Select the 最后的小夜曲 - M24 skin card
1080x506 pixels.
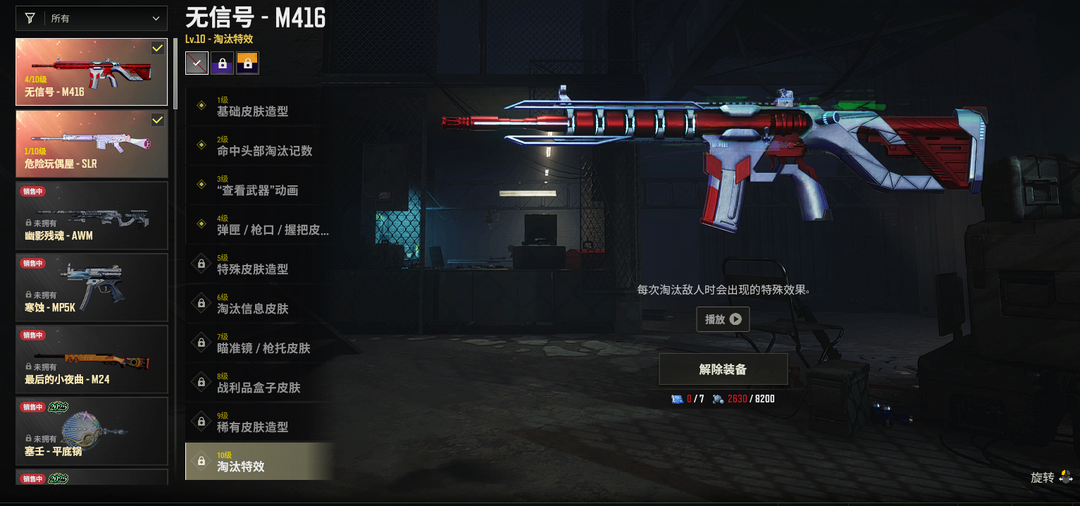(x=91, y=359)
